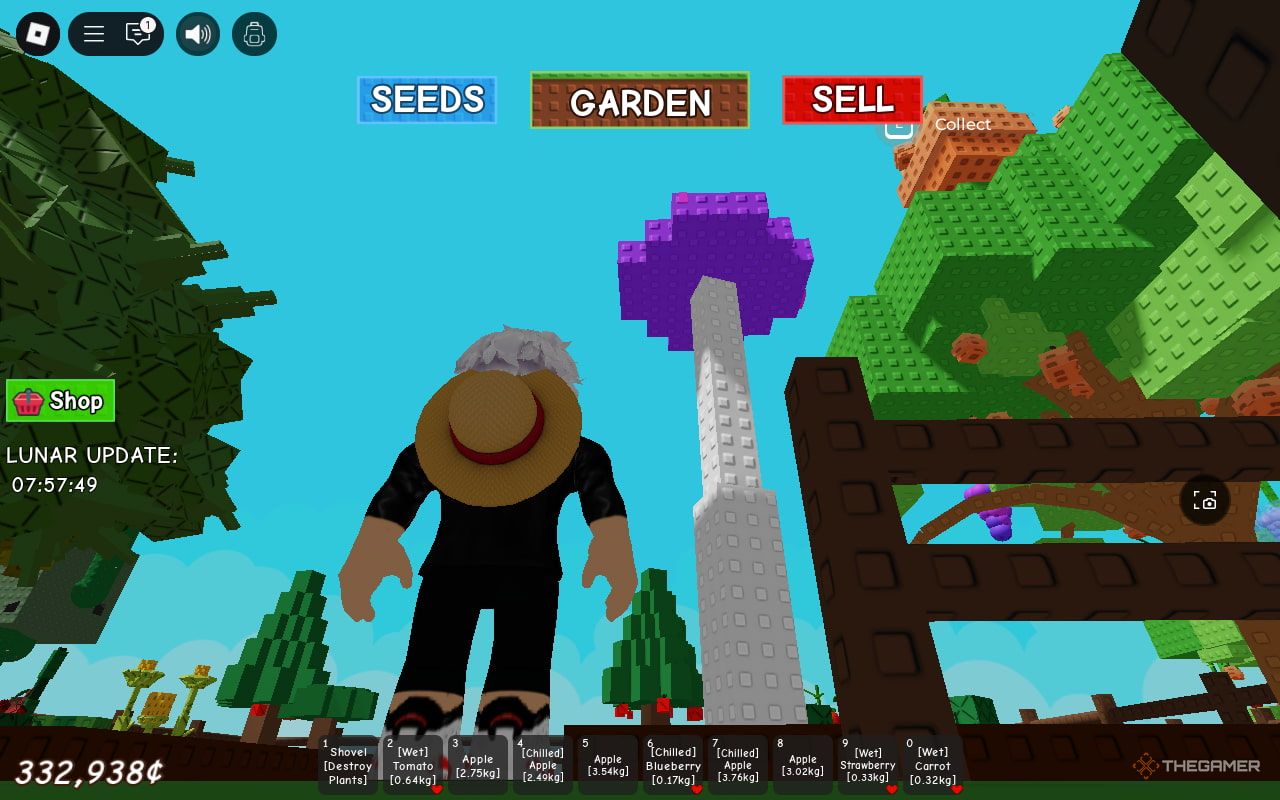Take a screenshot with the capture icon
The image size is (1280, 800).
pos(1205,500)
